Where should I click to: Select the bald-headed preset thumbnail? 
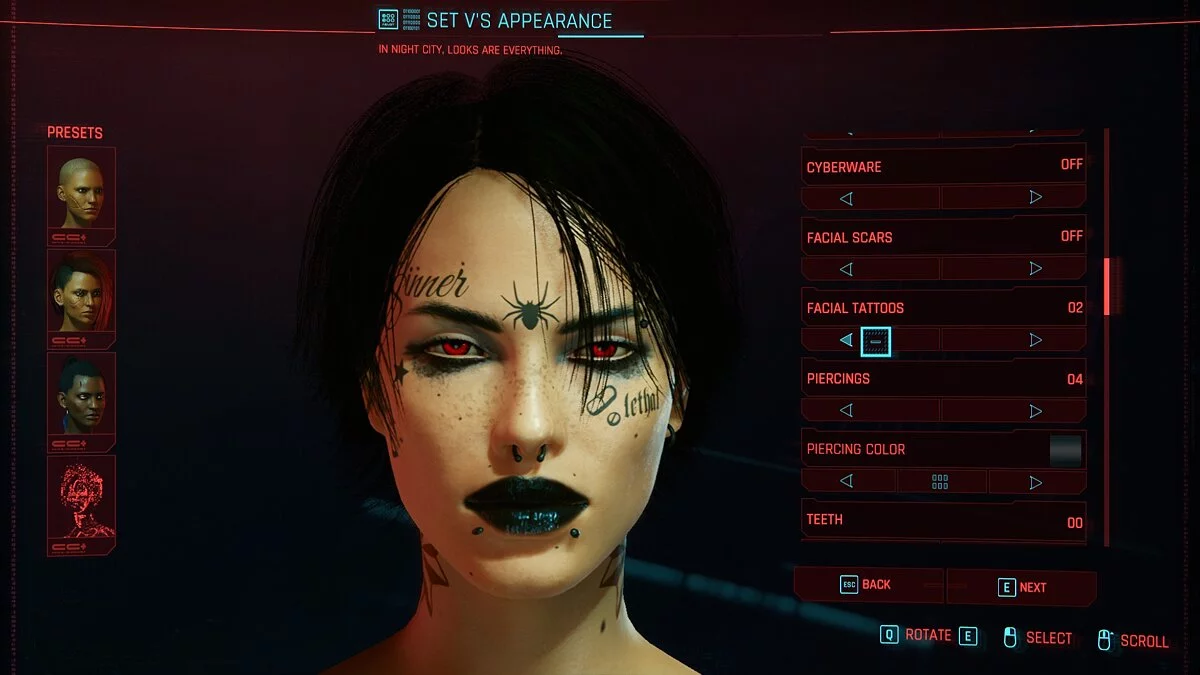pyautogui.click(x=81, y=188)
